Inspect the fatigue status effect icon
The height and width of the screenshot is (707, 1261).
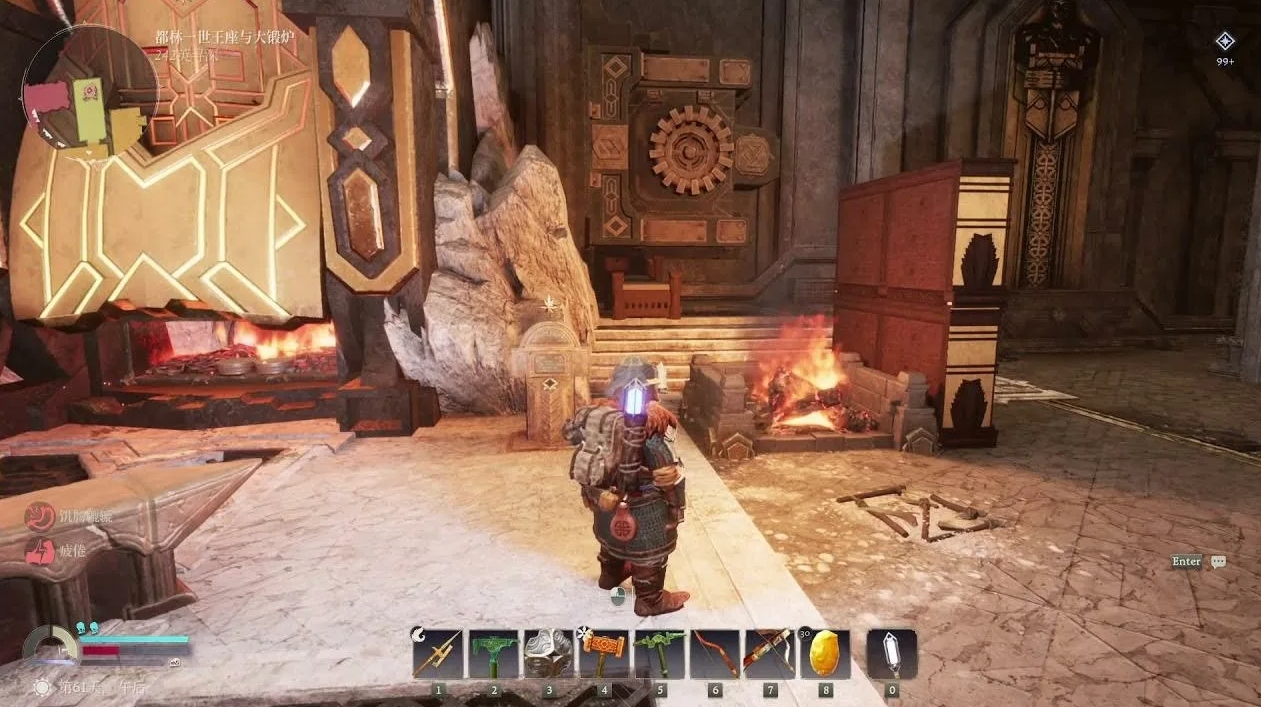pyautogui.click(x=40, y=551)
